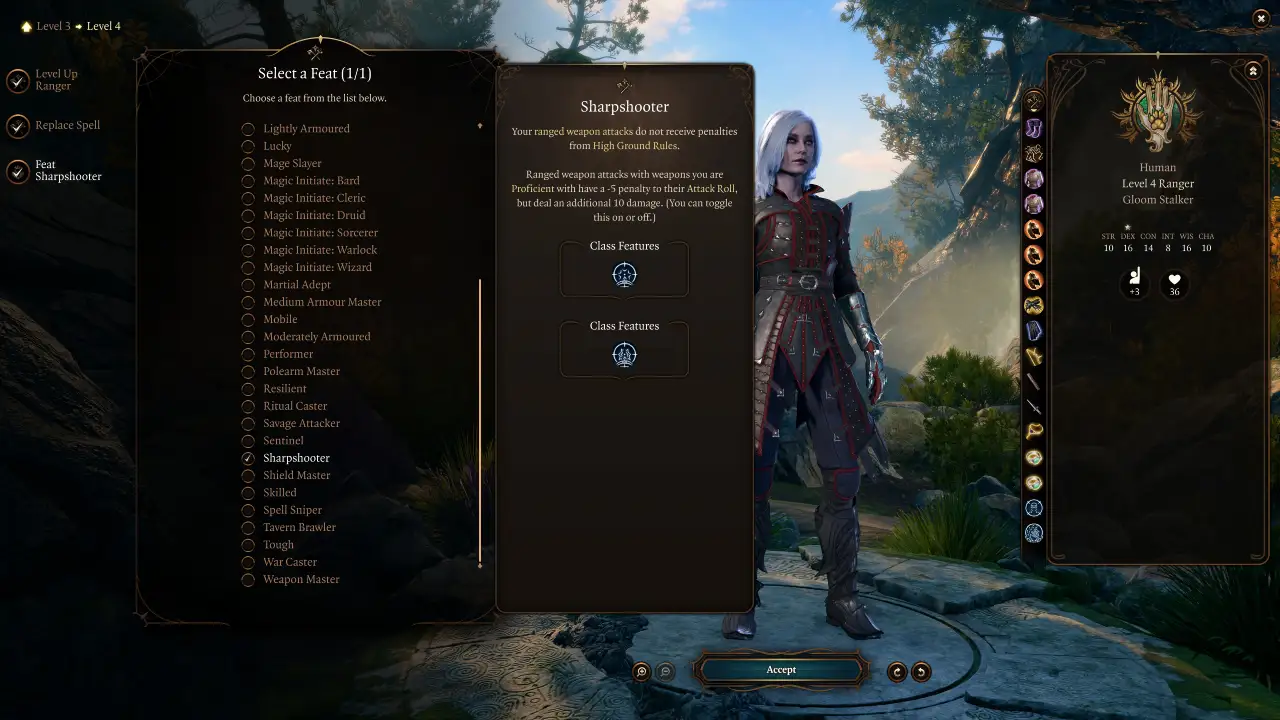The height and width of the screenshot is (720, 1280).
Task: Zoom in on the character model
Action: (x=640, y=671)
